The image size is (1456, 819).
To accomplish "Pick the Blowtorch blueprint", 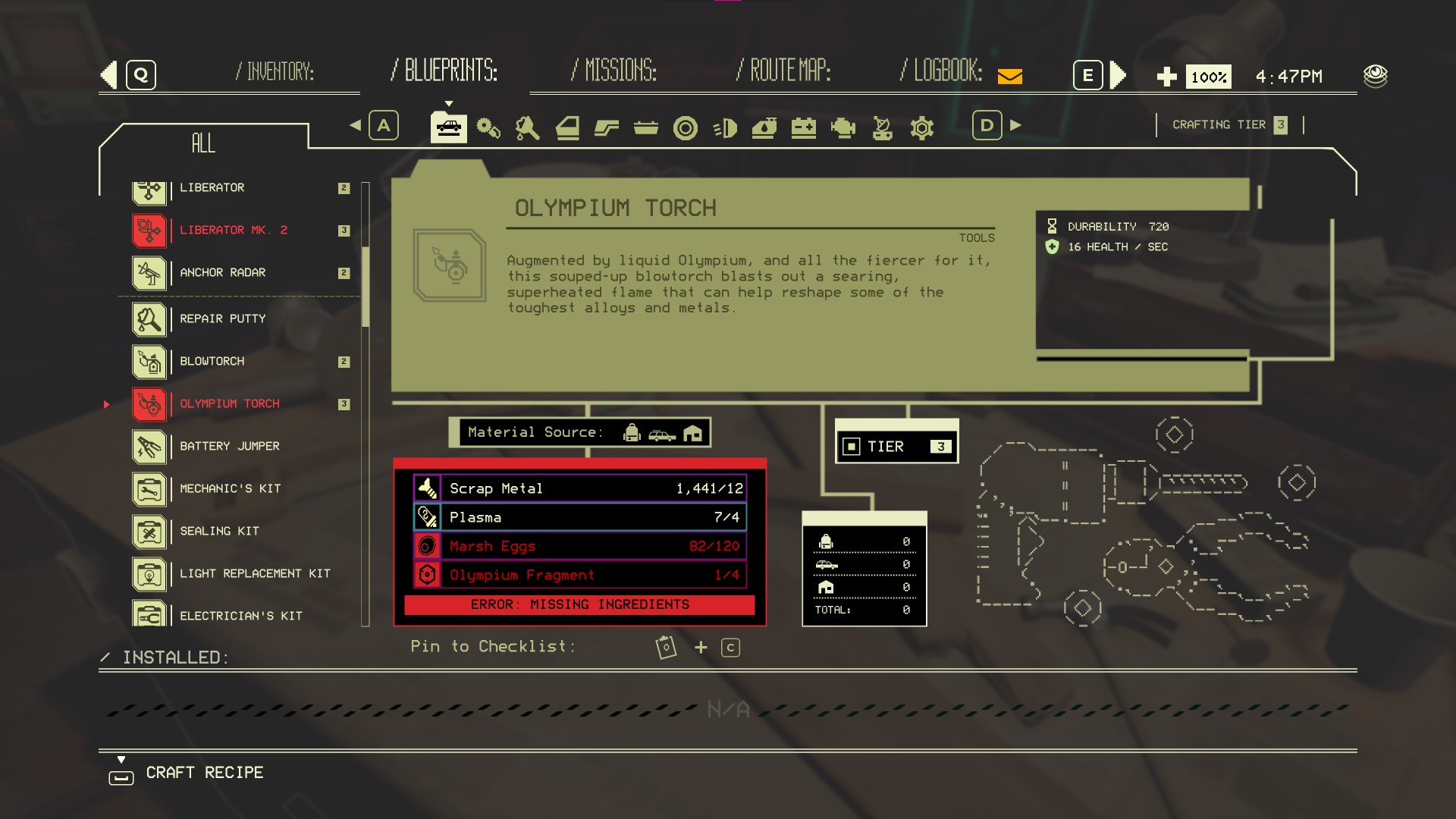I will pos(212,362).
